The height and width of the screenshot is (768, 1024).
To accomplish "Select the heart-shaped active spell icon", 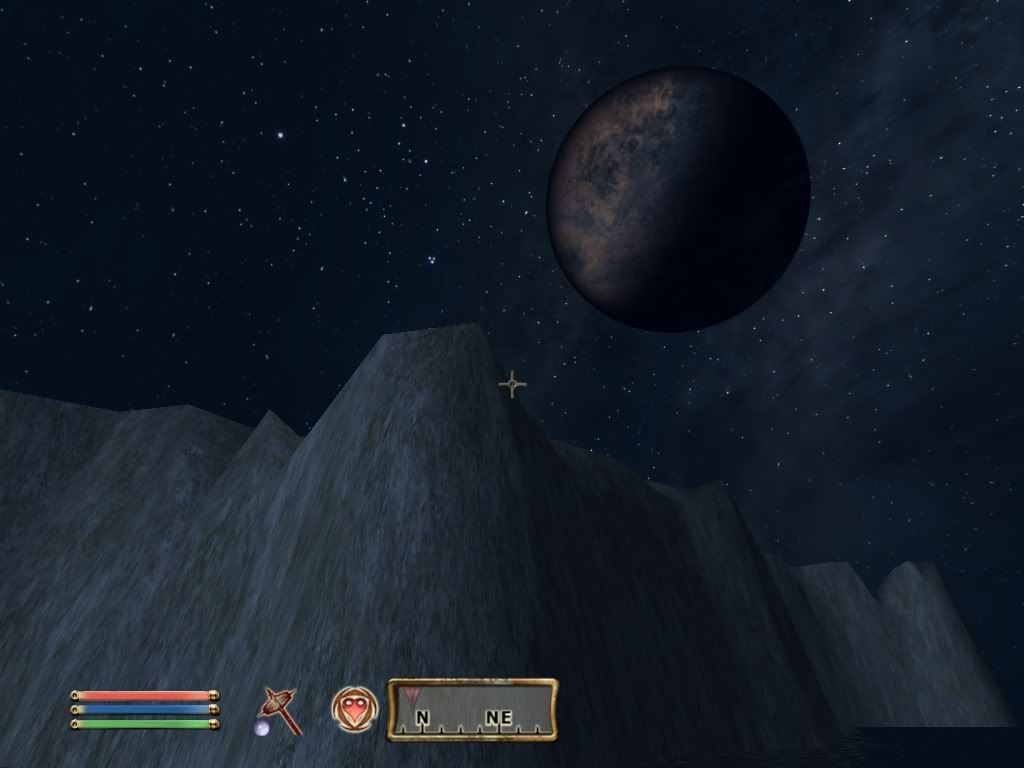I will [x=355, y=709].
